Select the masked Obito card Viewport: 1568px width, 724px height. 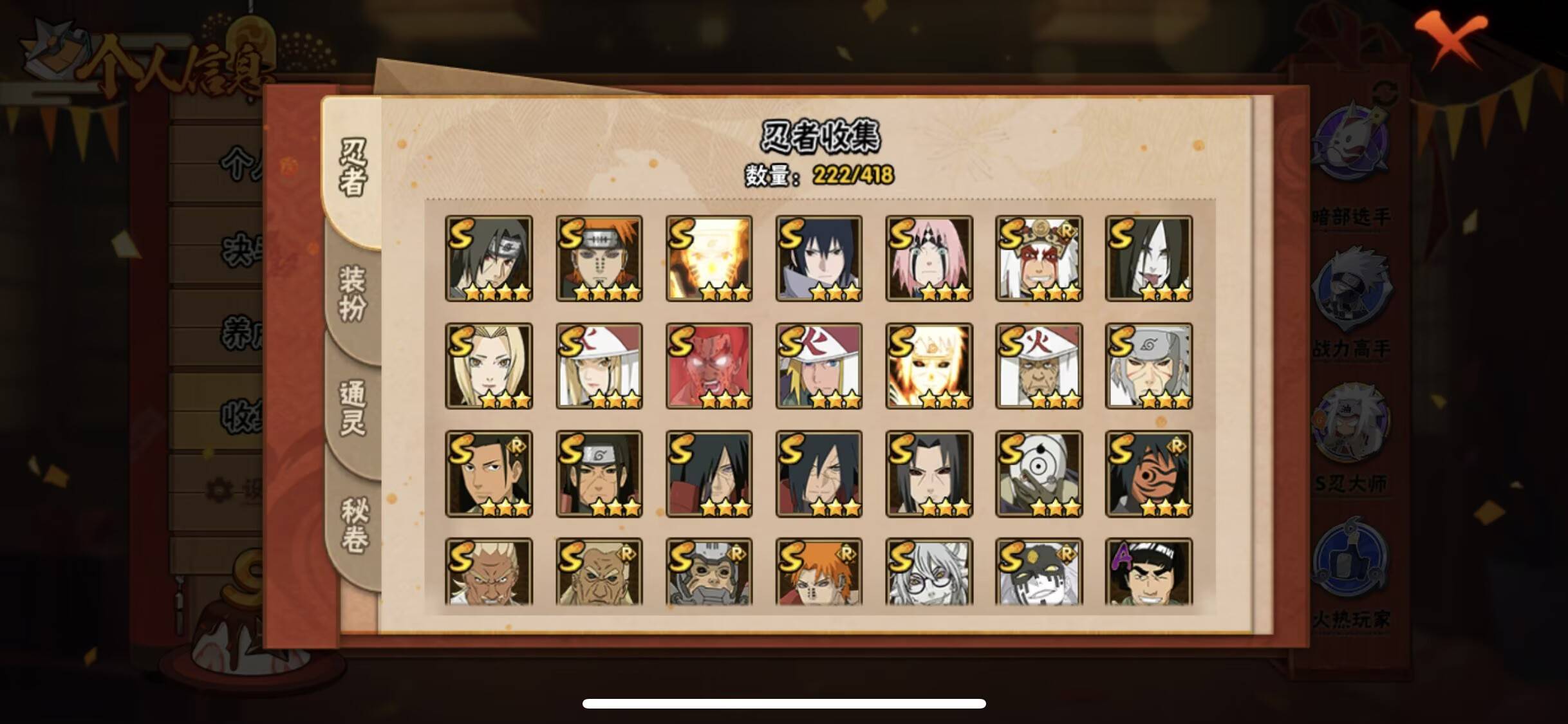coord(1040,473)
